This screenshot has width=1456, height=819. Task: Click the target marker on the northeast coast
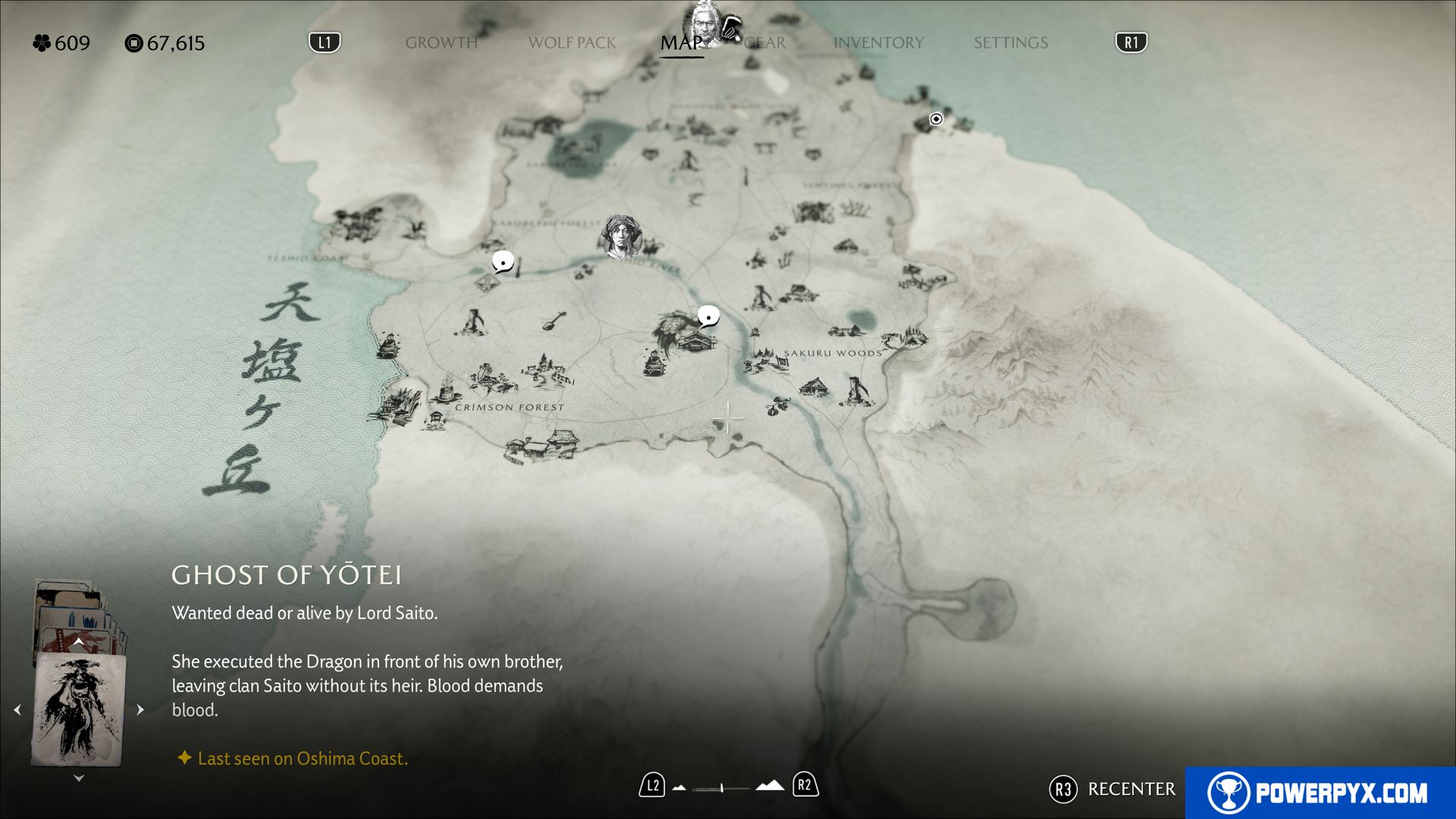[x=937, y=119]
